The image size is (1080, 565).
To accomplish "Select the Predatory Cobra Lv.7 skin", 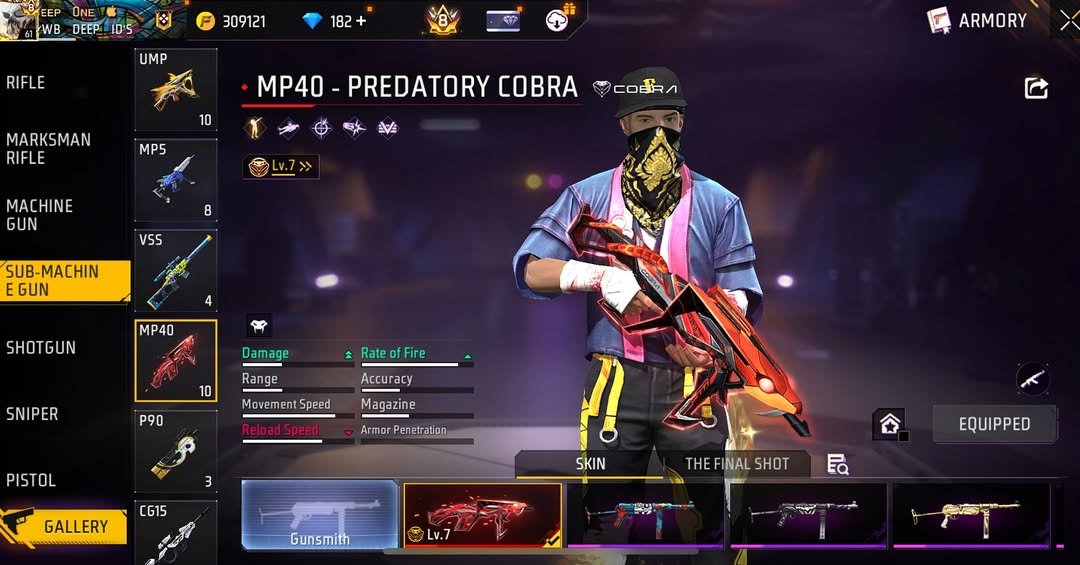I will click(x=482, y=515).
